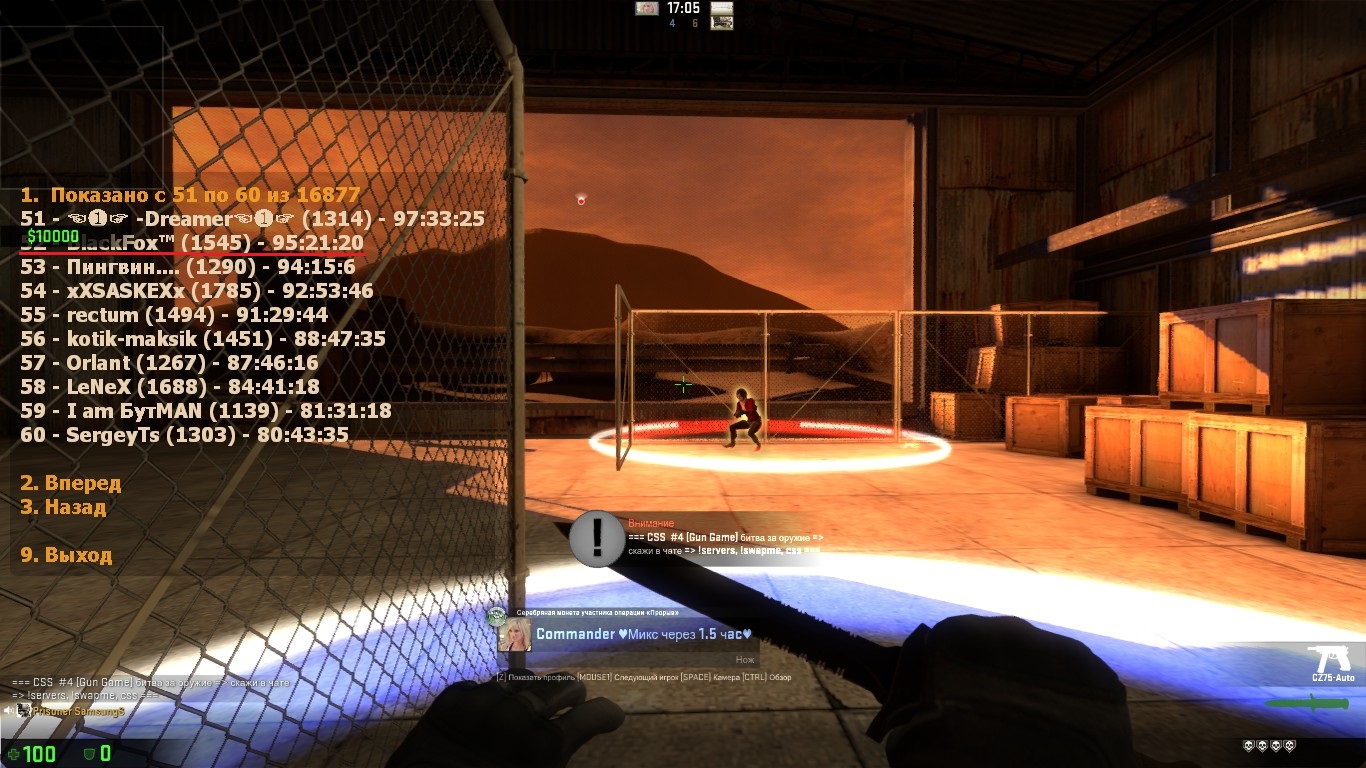Select the CZ75-Auto weapon icon
Screen dimensions: 1366x768
pyautogui.click(x=1330, y=662)
